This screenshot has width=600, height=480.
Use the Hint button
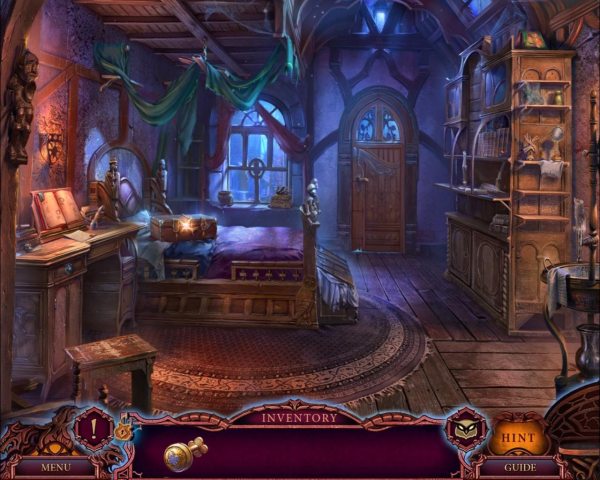coord(516,436)
